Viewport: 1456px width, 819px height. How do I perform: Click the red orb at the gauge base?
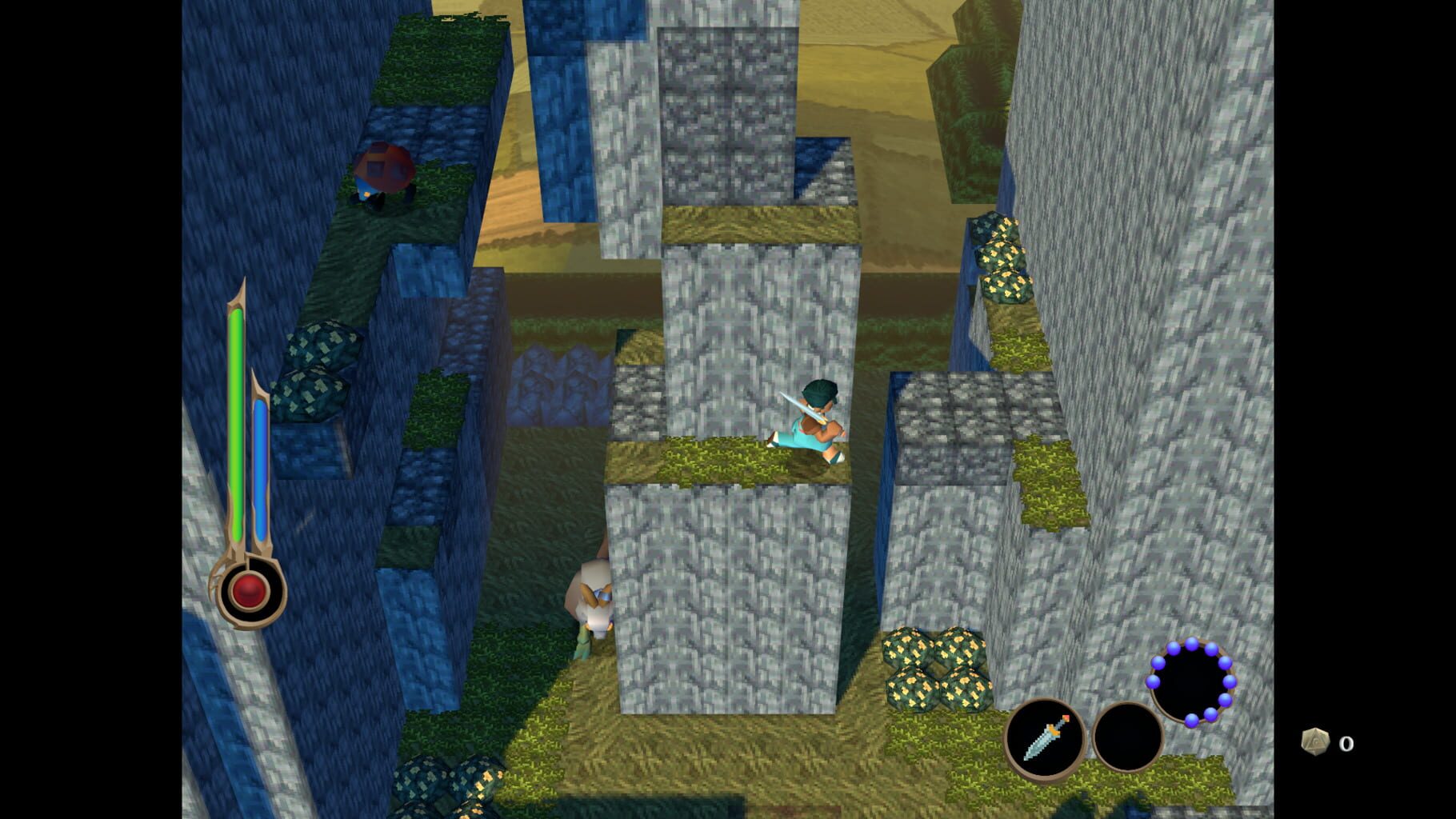(248, 589)
